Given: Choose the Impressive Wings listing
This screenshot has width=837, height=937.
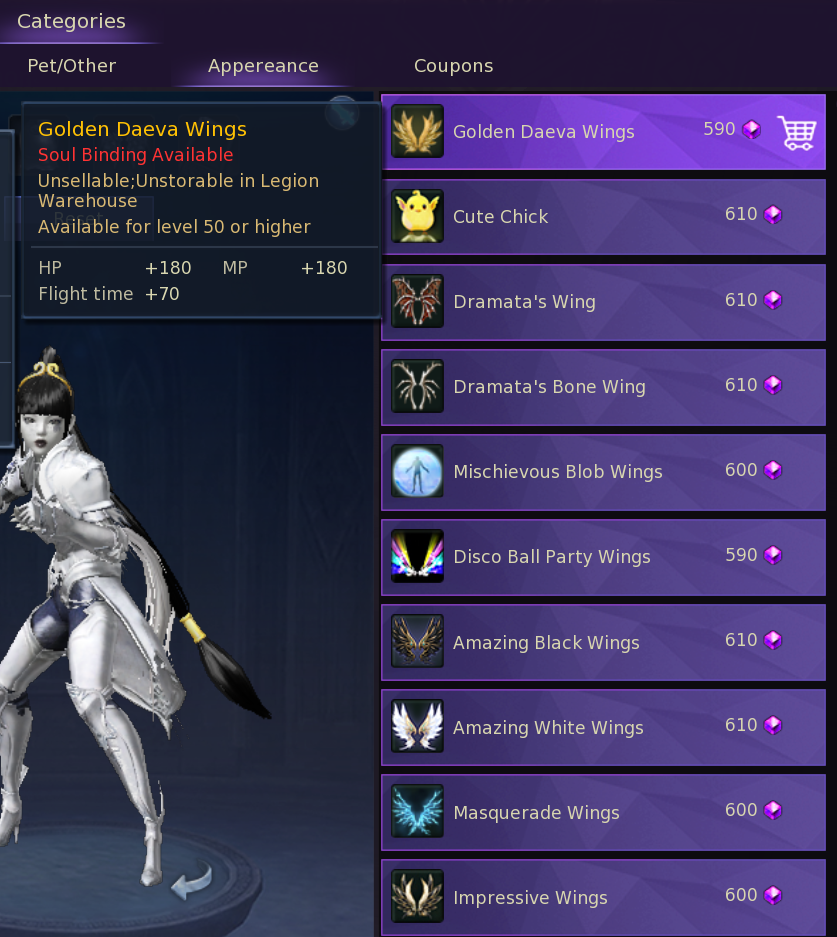Looking at the screenshot, I should [530, 898].
